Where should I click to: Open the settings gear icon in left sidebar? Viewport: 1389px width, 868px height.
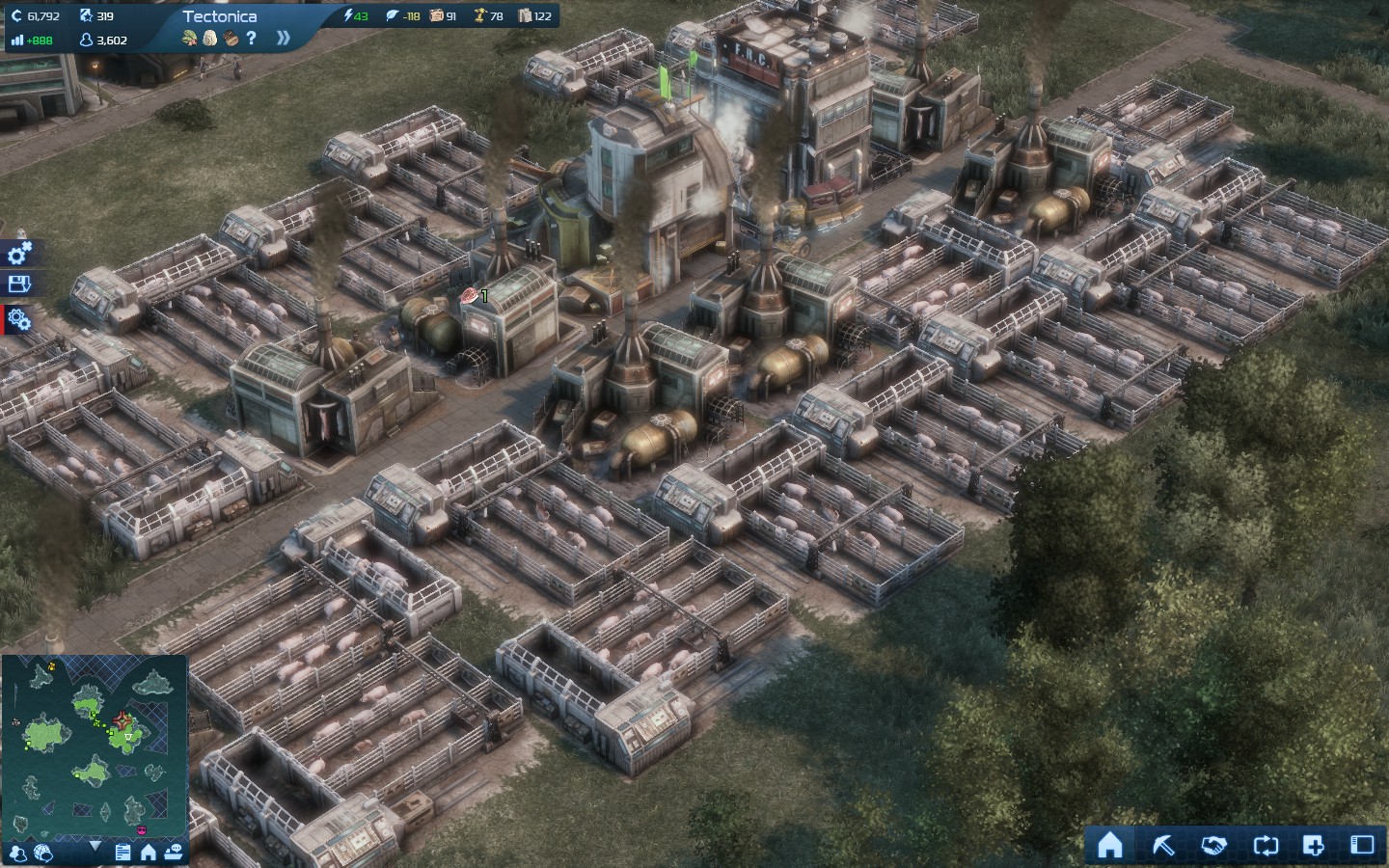tap(19, 253)
